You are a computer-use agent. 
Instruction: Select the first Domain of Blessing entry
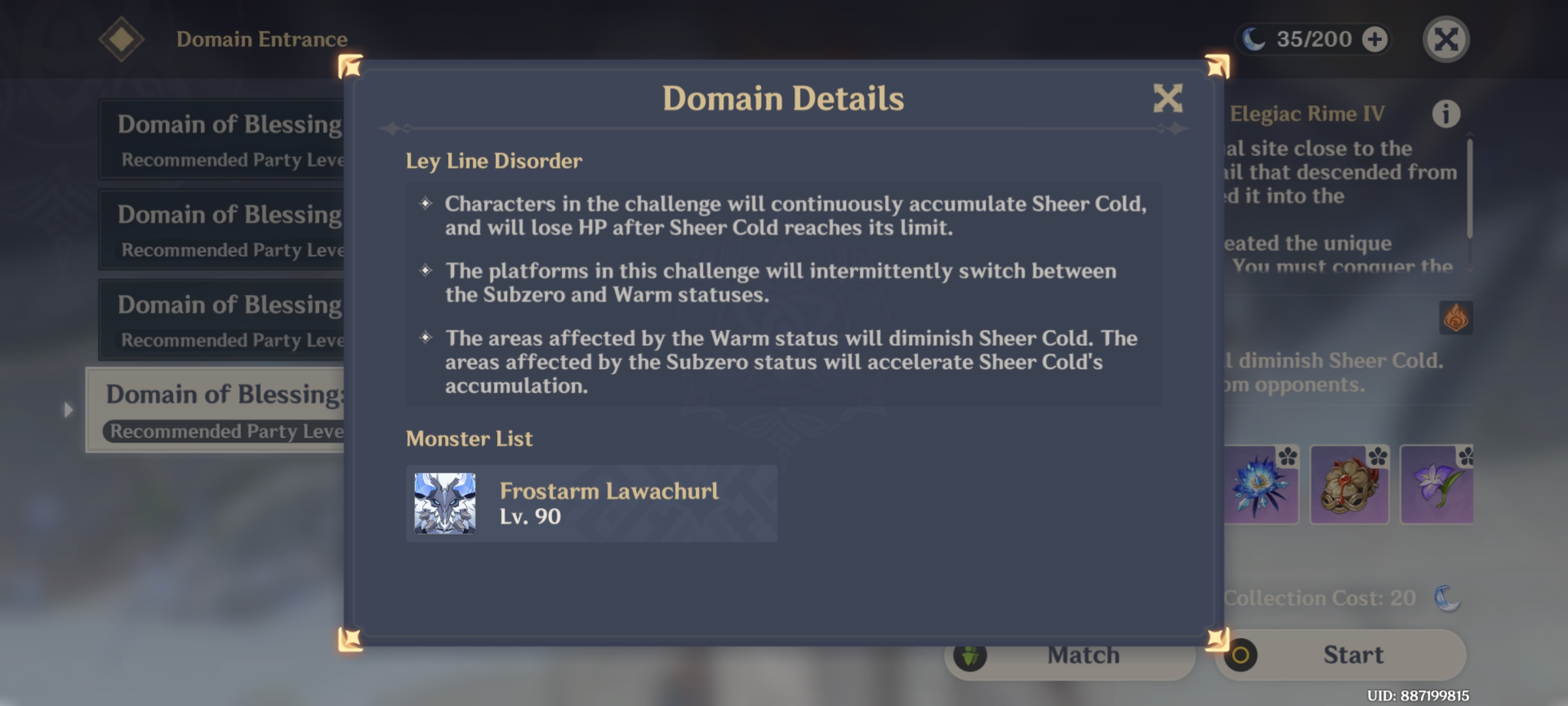point(222,139)
